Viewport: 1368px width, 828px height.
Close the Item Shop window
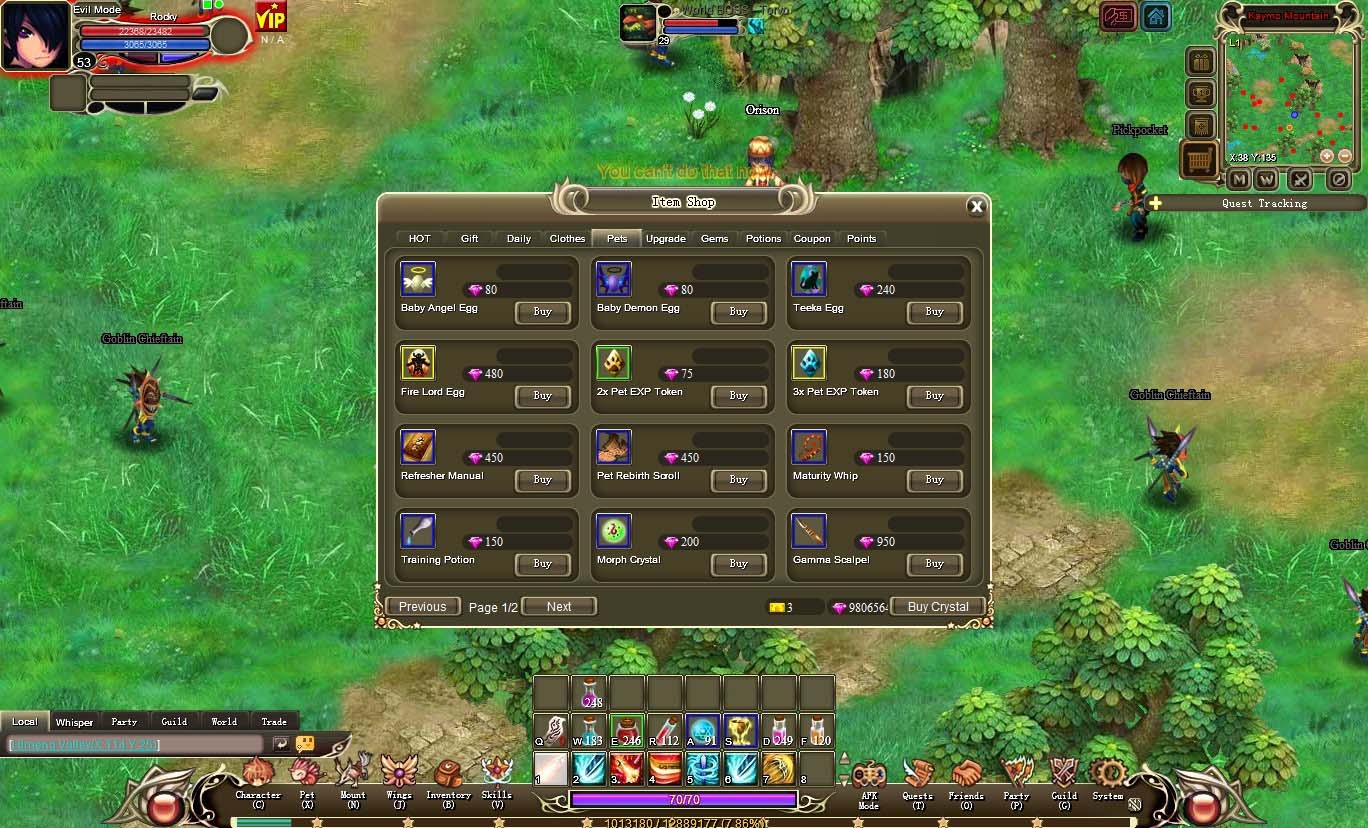976,207
